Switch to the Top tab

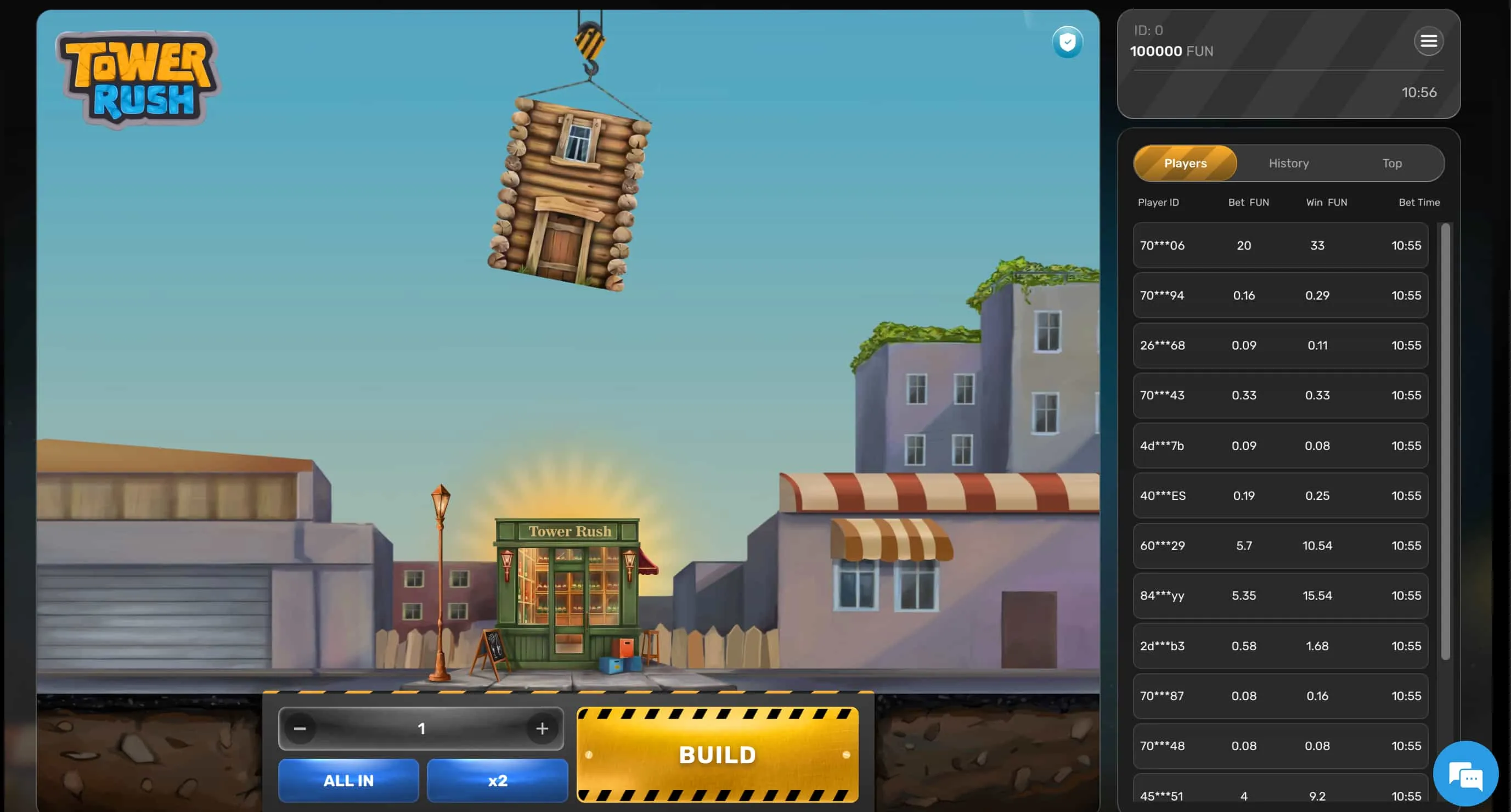1391,163
